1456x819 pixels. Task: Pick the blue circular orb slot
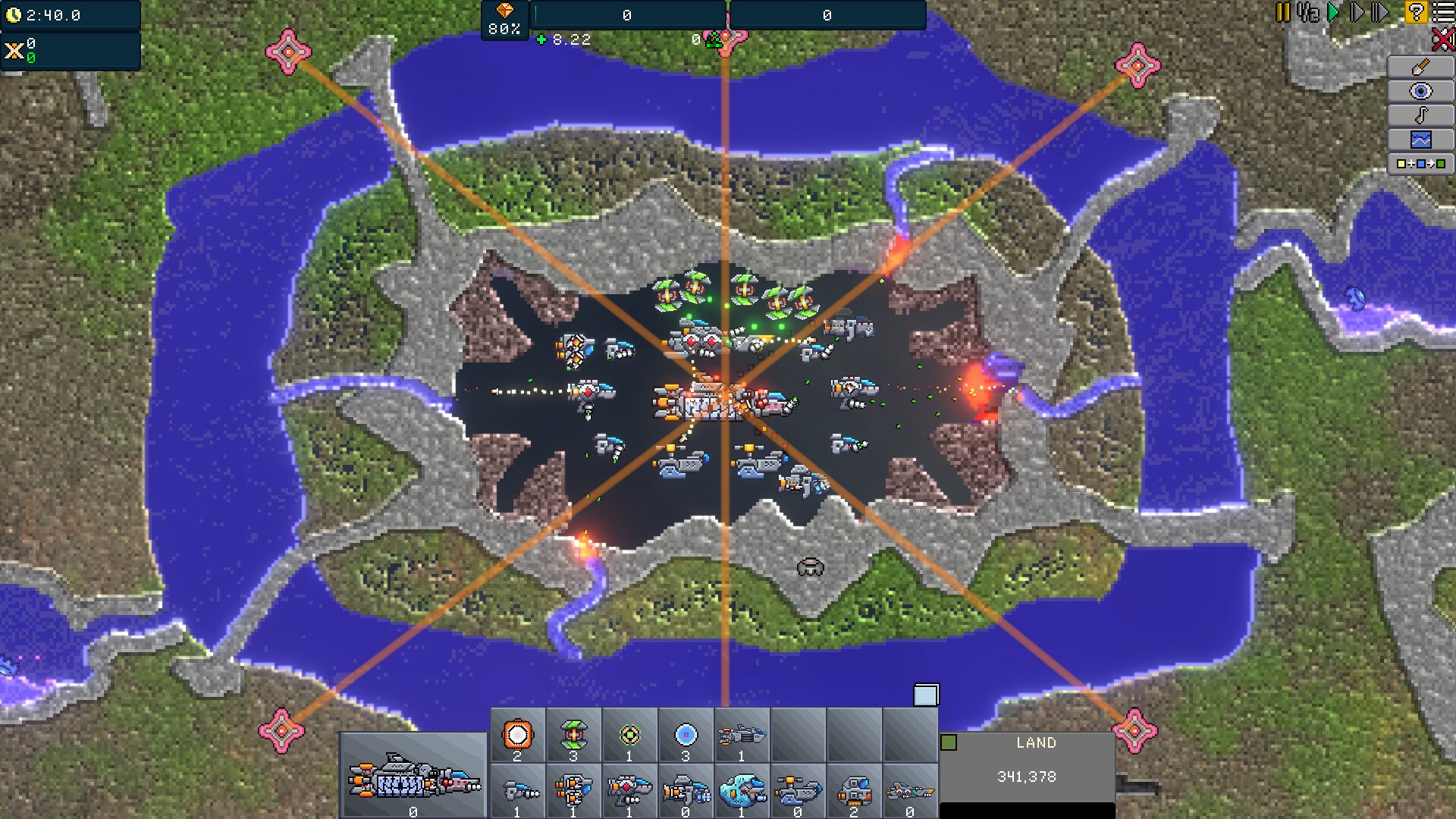pos(686,736)
